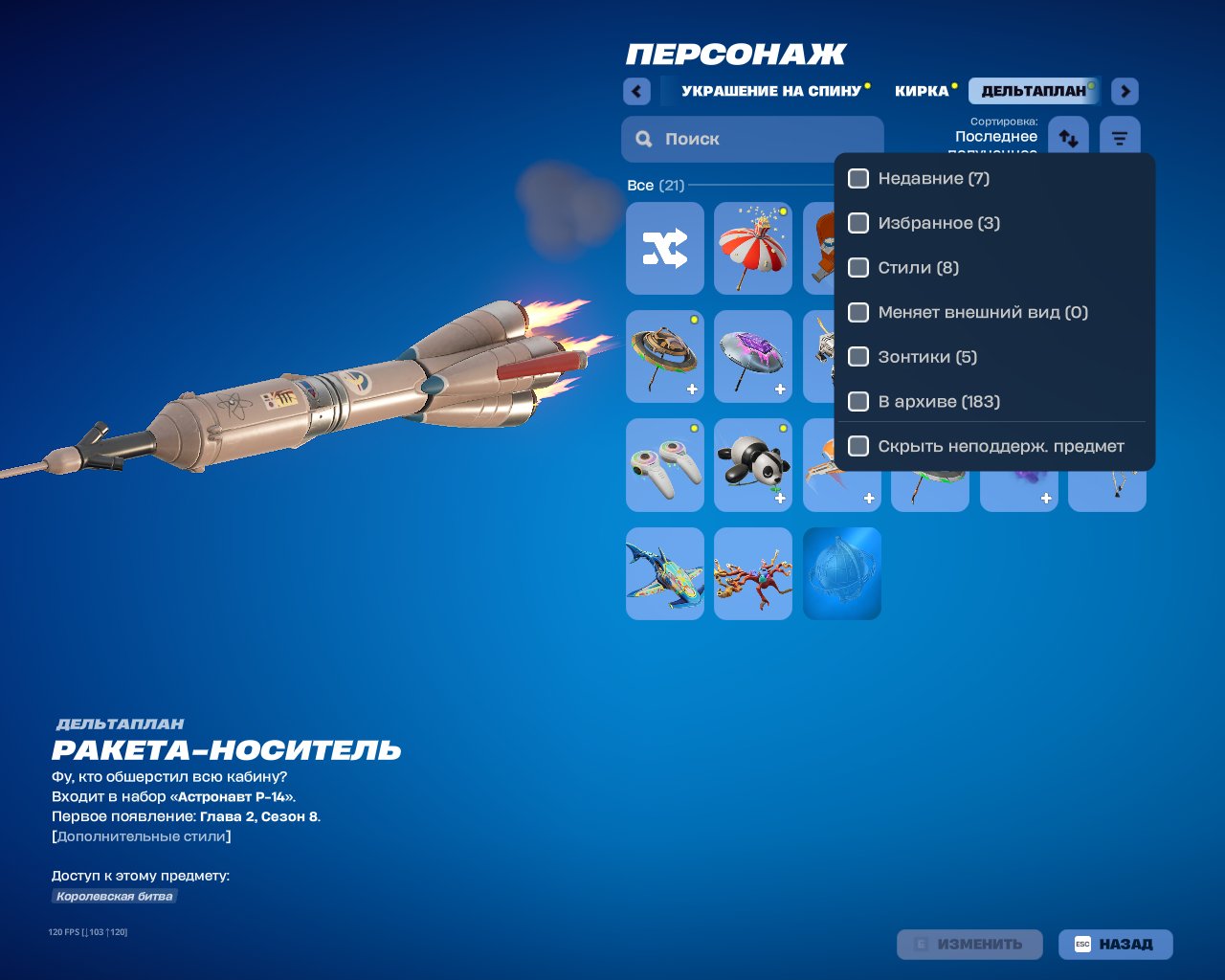The image size is (1225, 980).
Task: Pick the panda balloon glider
Action: (x=753, y=465)
